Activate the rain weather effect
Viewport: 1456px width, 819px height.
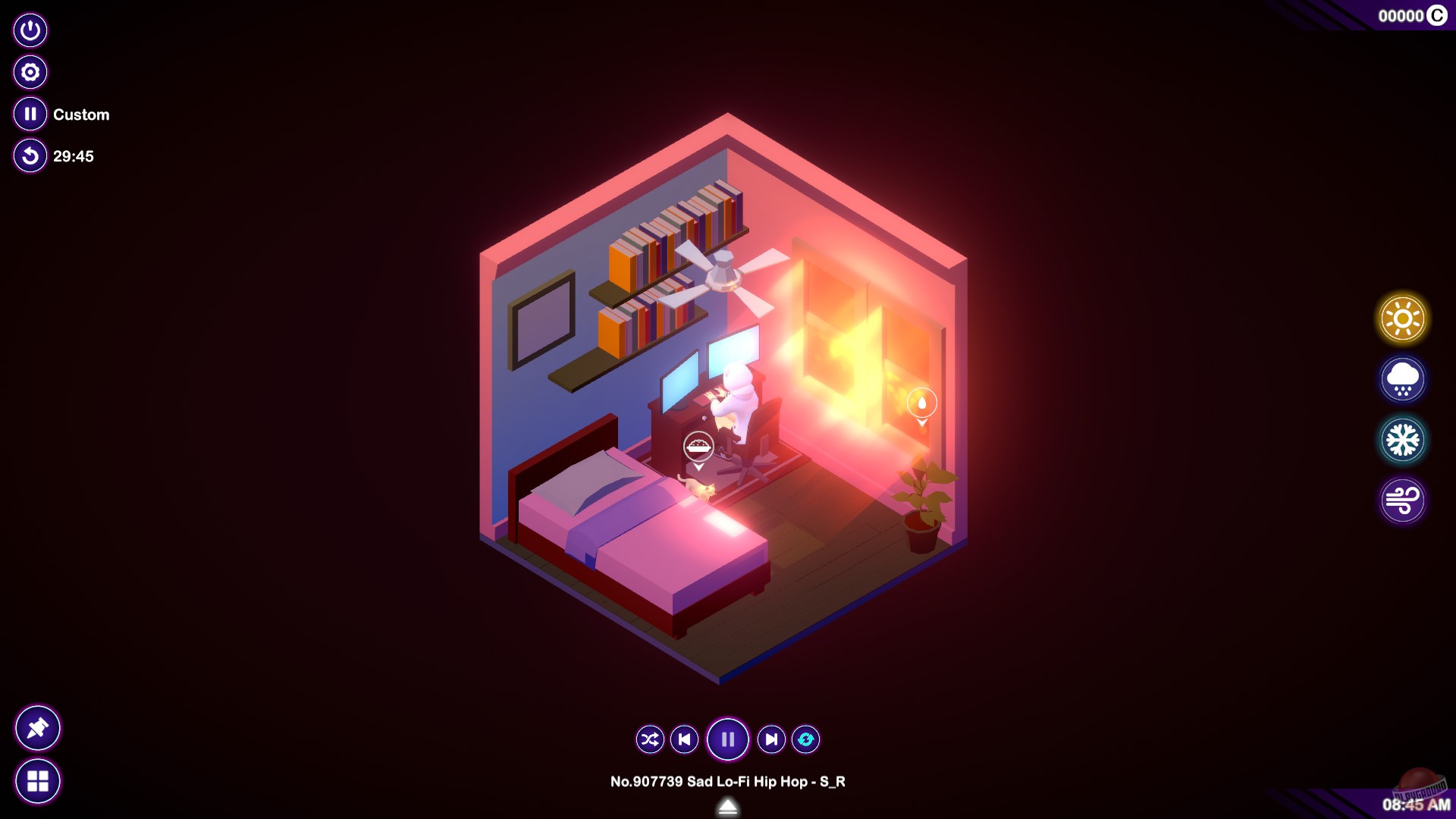pyautogui.click(x=1402, y=379)
